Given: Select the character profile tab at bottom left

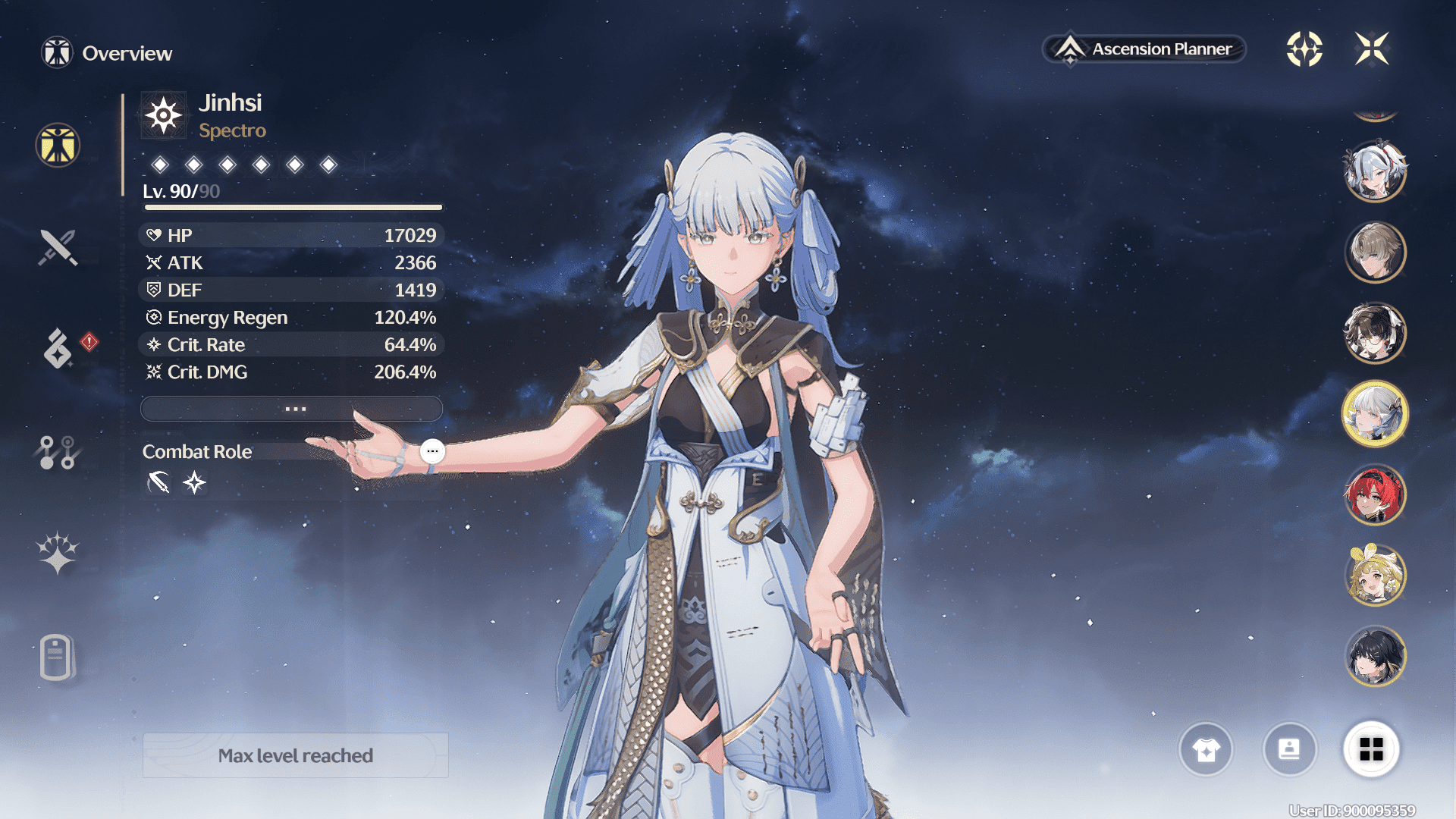Looking at the screenshot, I should [x=57, y=657].
